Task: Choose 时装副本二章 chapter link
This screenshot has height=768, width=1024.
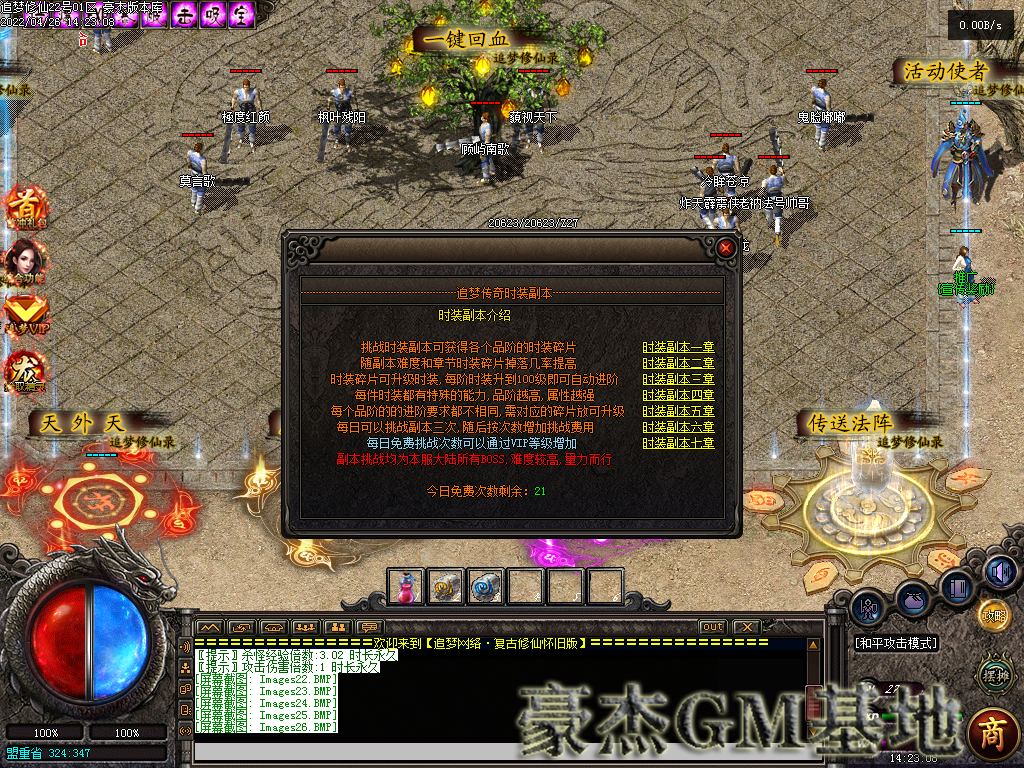Action: pos(678,363)
